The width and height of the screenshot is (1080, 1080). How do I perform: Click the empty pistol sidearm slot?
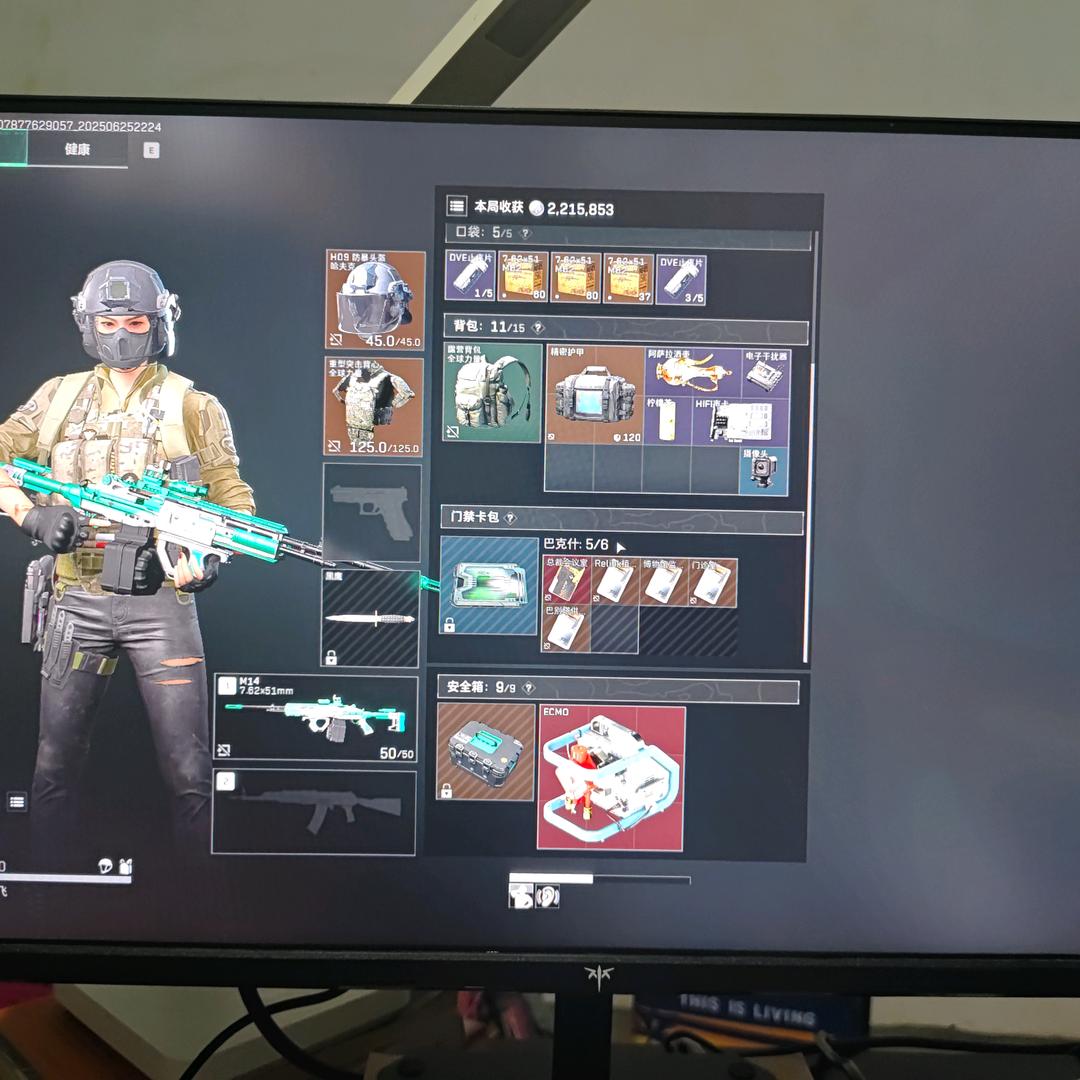tap(372, 512)
